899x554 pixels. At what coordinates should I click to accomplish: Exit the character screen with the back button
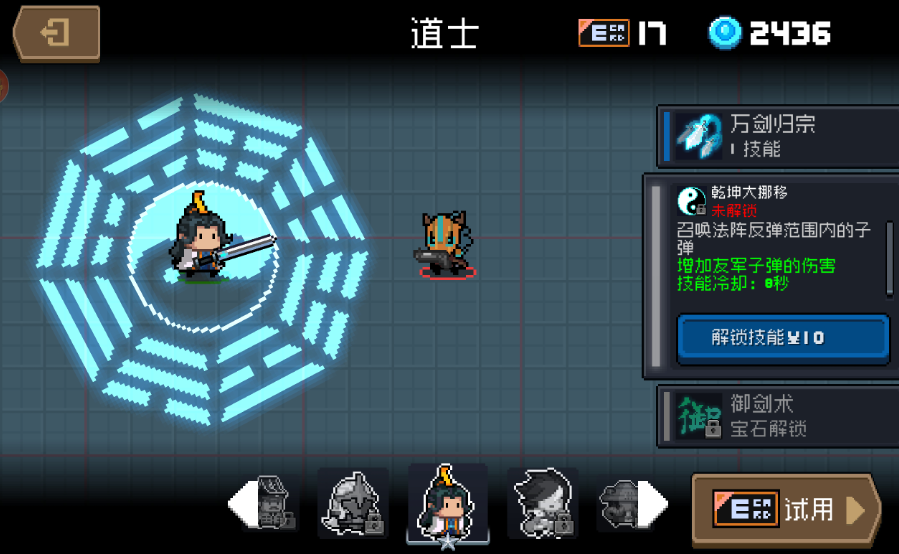click(x=56, y=33)
